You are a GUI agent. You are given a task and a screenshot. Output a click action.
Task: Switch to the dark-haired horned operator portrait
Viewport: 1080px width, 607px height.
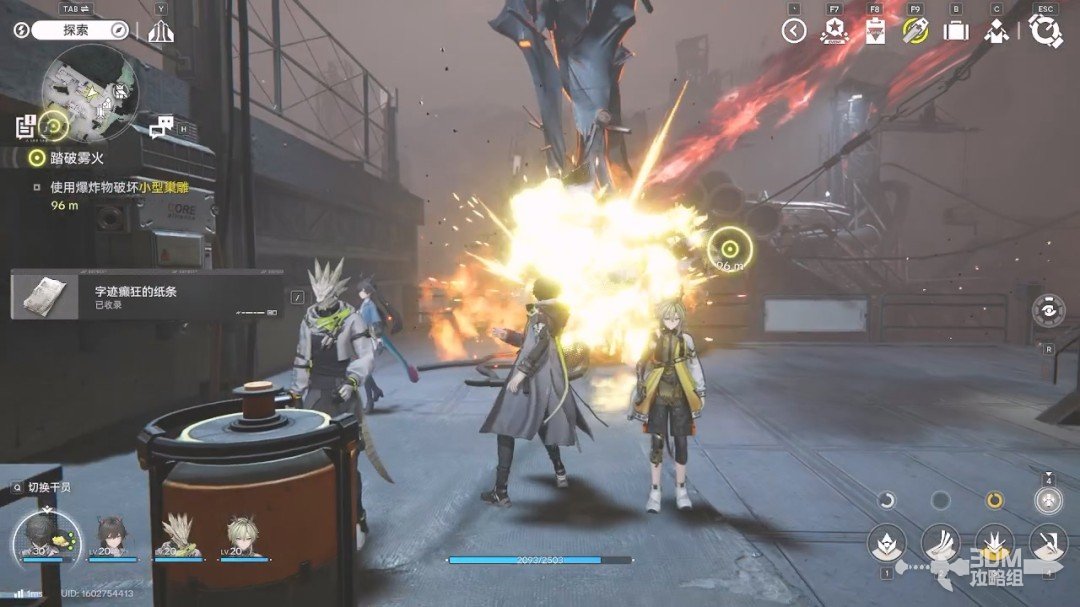(x=112, y=536)
